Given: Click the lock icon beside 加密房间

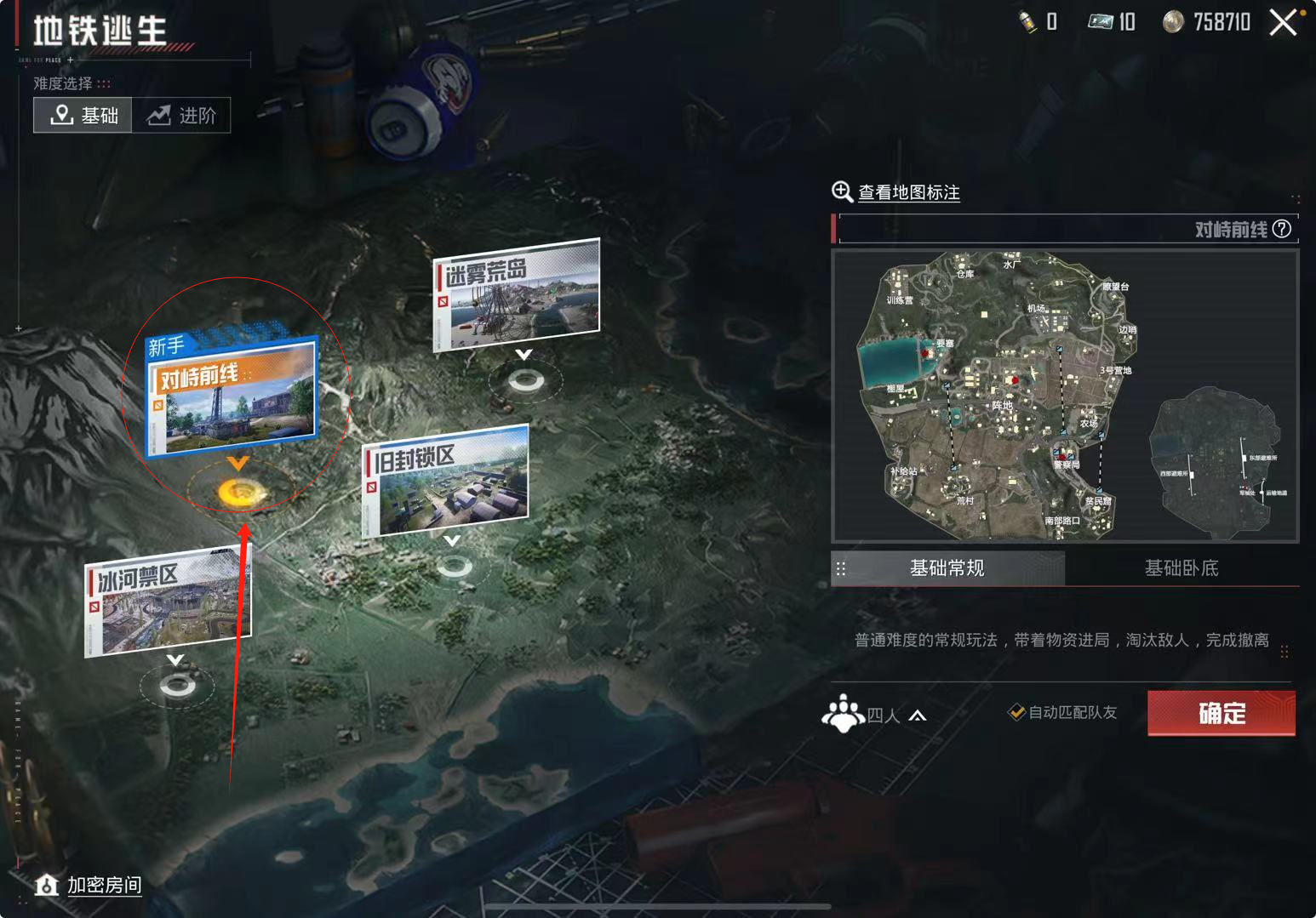Looking at the screenshot, I should pyautogui.click(x=47, y=886).
